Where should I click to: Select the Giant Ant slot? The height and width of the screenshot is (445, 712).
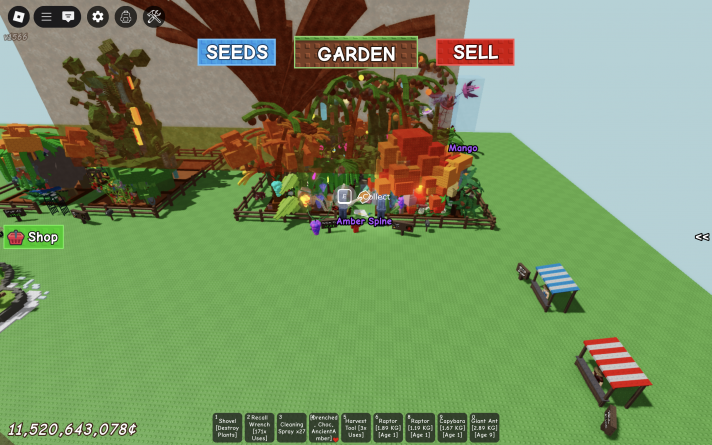pos(484,428)
